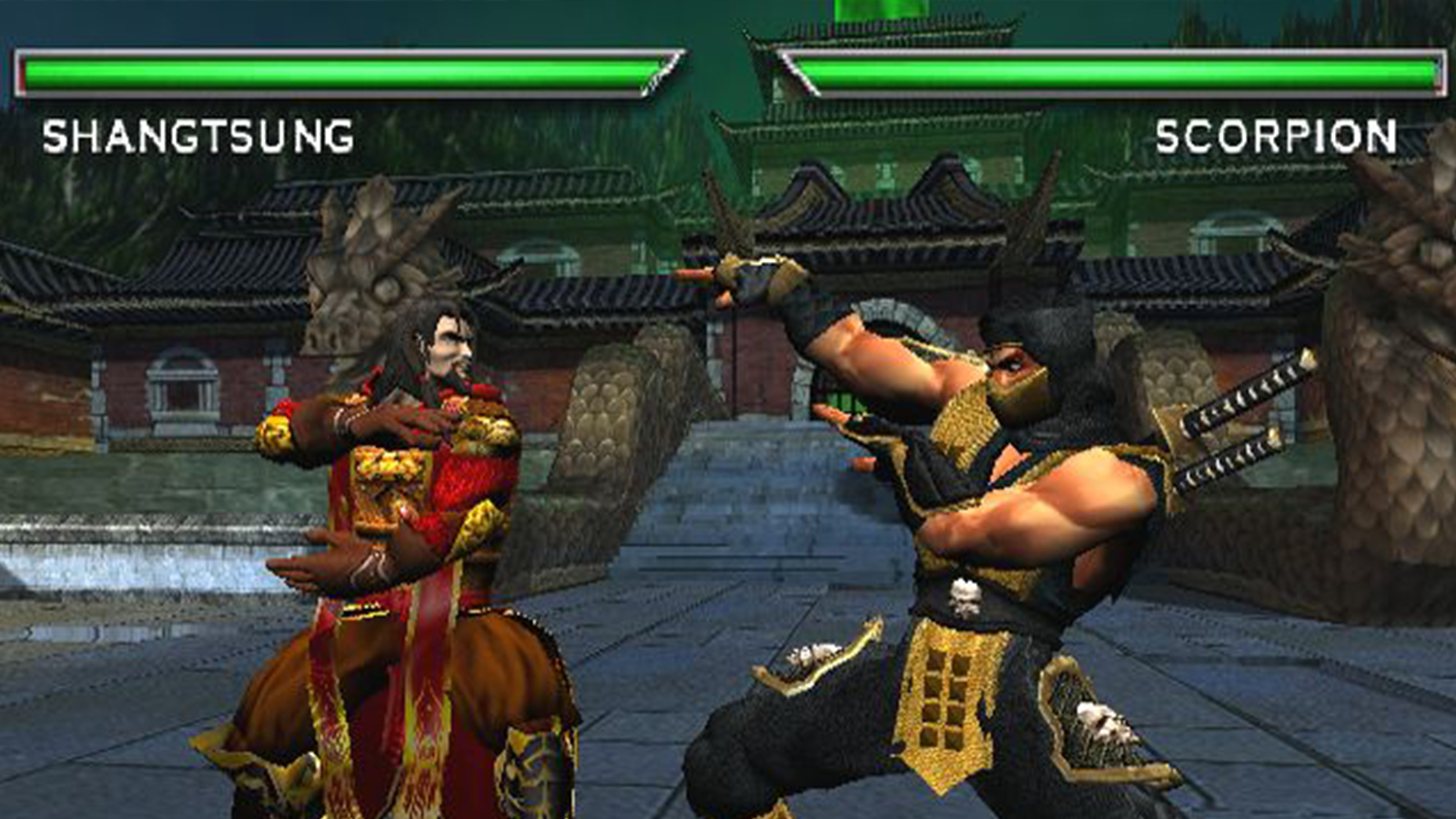
Task: Click Scorpion's raised spear hand
Action: pos(746,273)
